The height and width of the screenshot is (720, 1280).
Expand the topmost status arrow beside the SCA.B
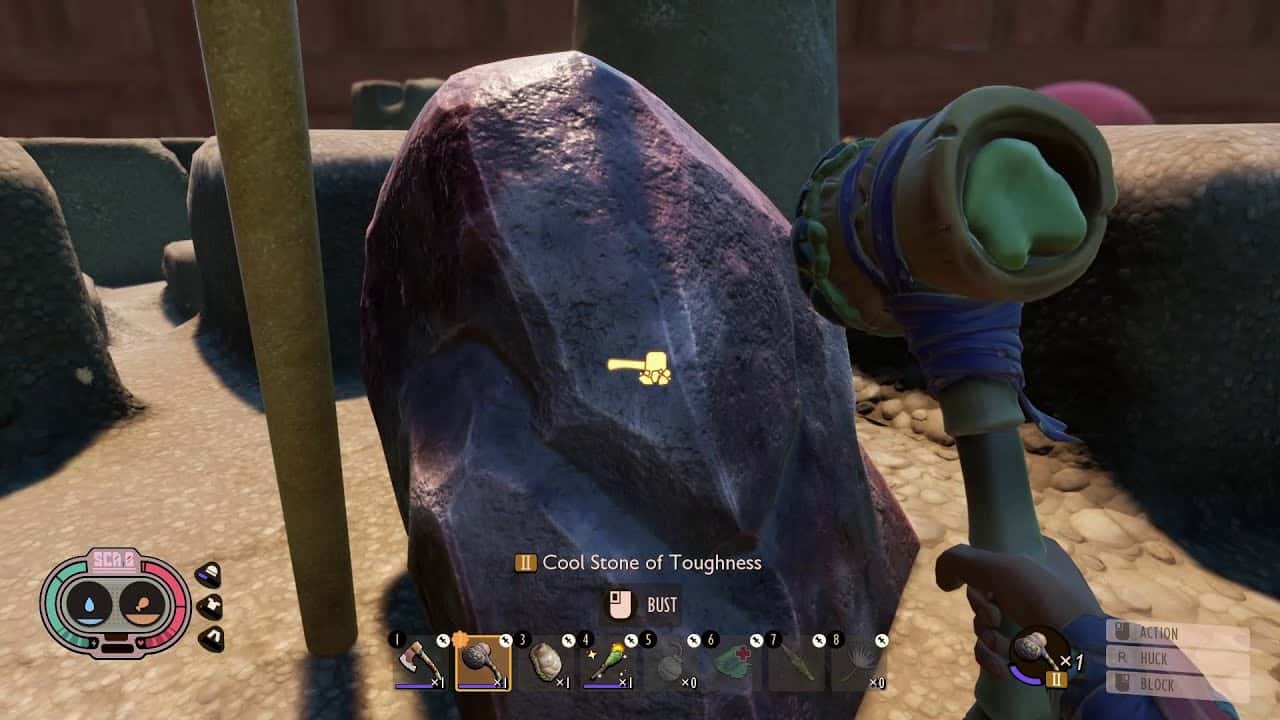point(208,573)
